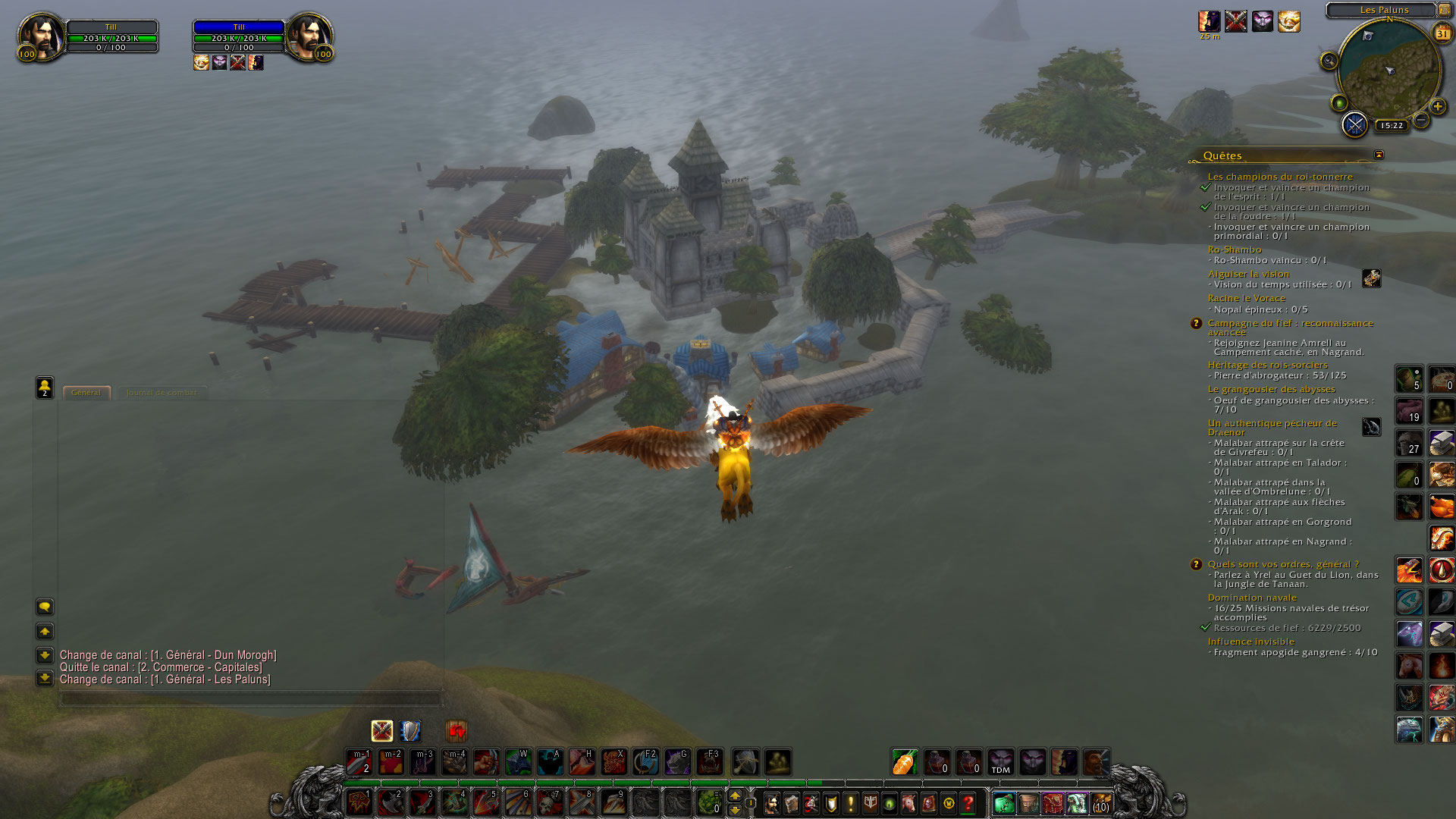Select the 'Domination navale' quest entry
The image size is (1456, 819).
pos(1252,598)
